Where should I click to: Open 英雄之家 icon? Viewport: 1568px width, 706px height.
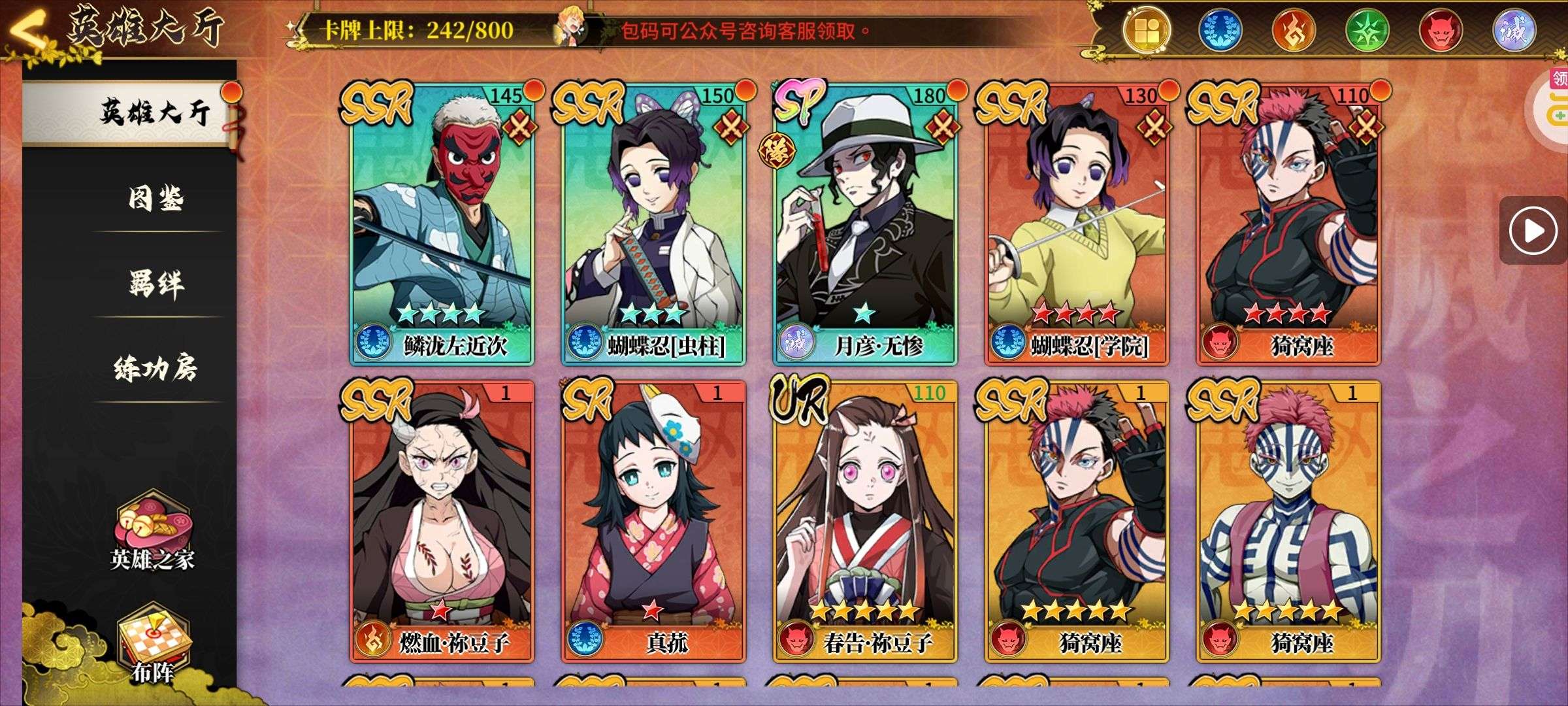click(x=152, y=533)
